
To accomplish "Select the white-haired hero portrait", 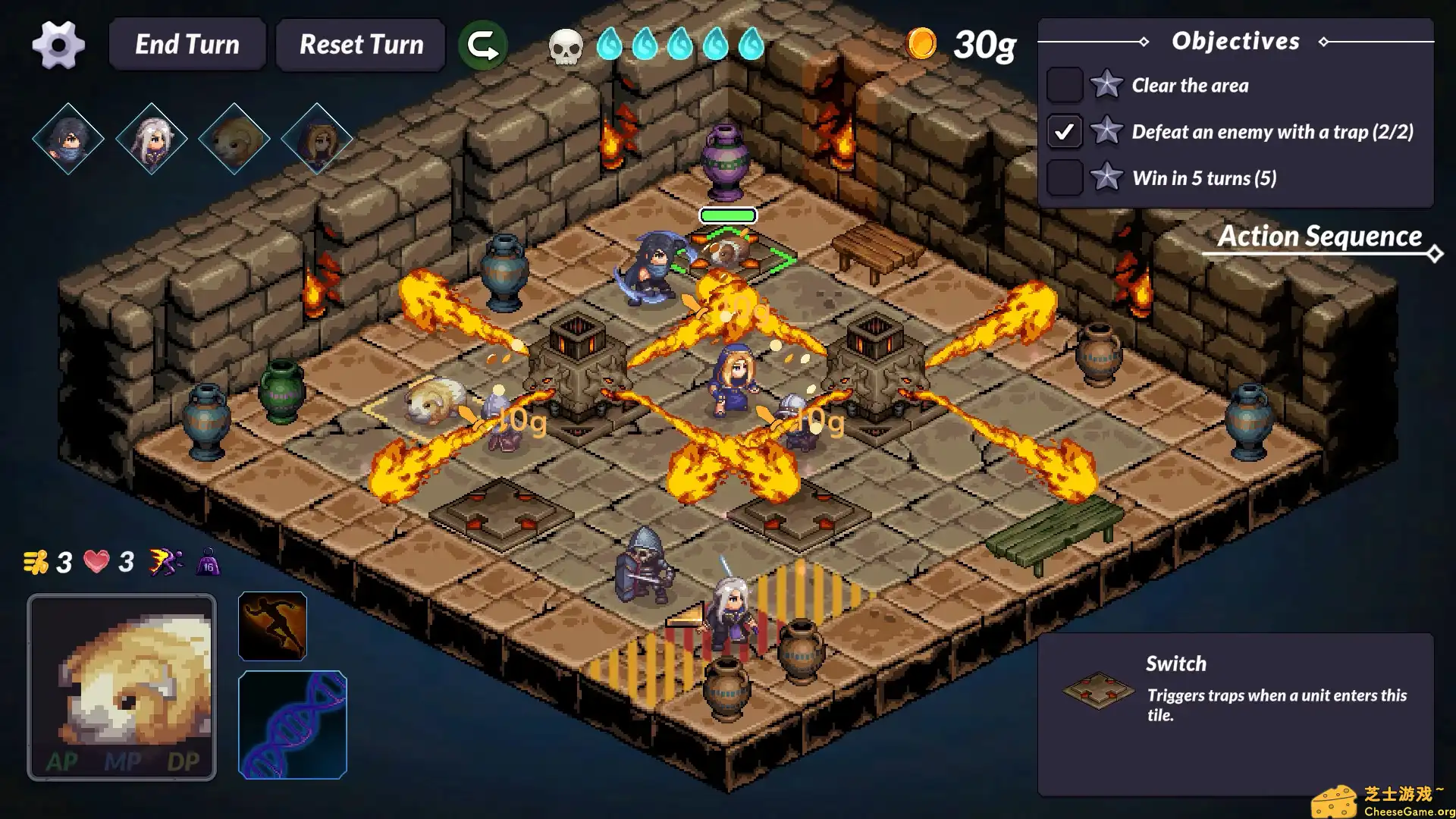I will (x=151, y=139).
